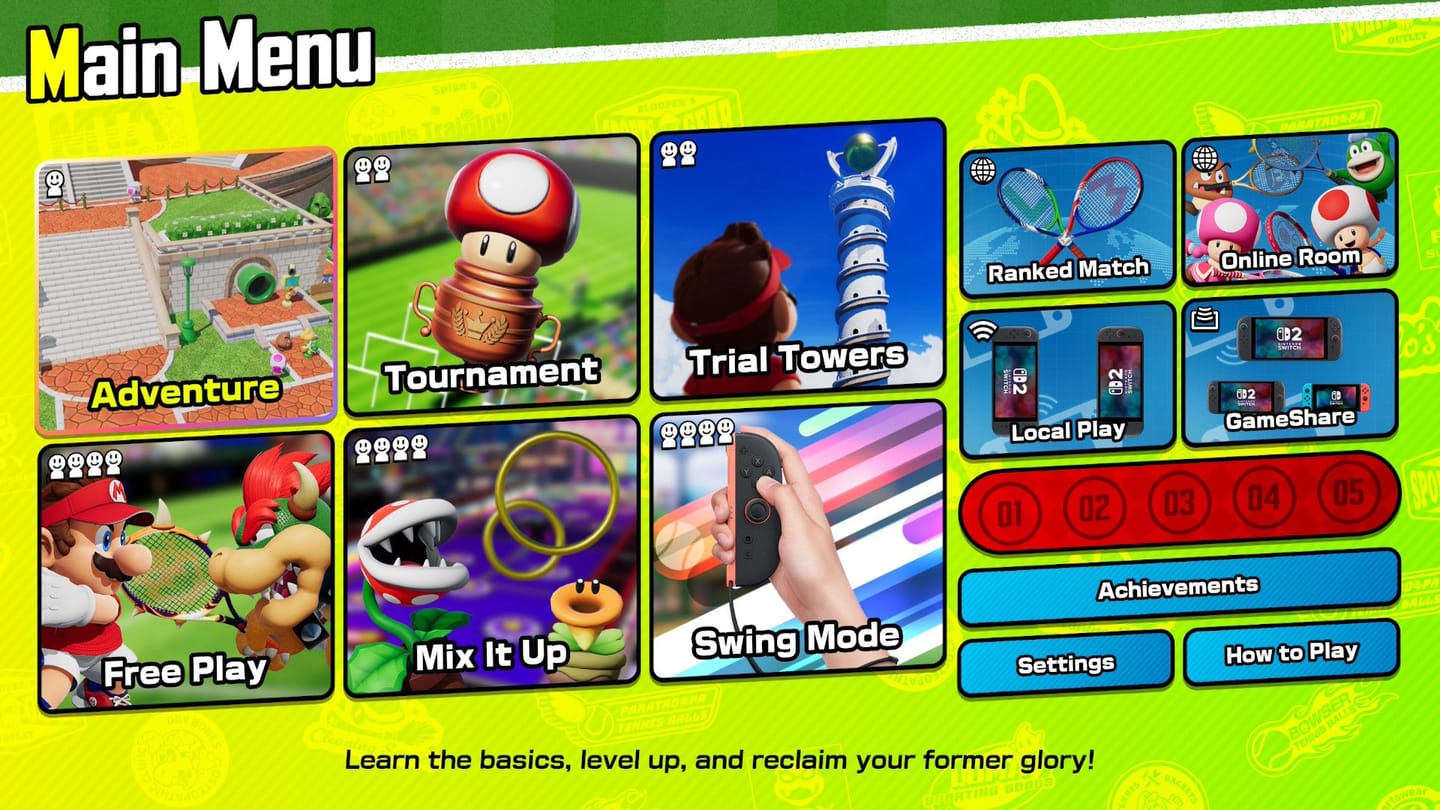Image resolution: width=1440 pixels, height=810 pixels.
Task: Open How to Play
Action: [1290, 653]
